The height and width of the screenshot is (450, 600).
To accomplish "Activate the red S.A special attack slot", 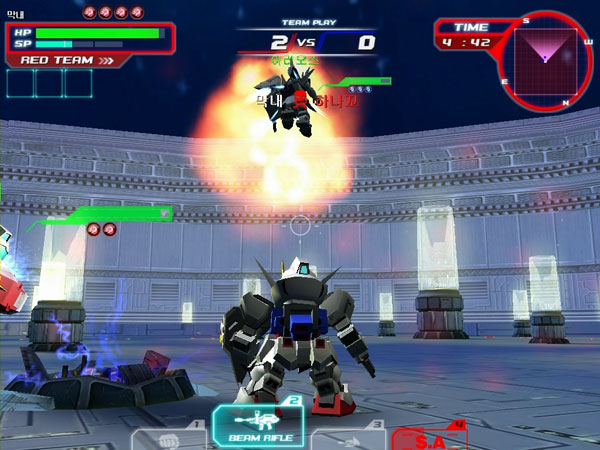I will tap(430, 439).
